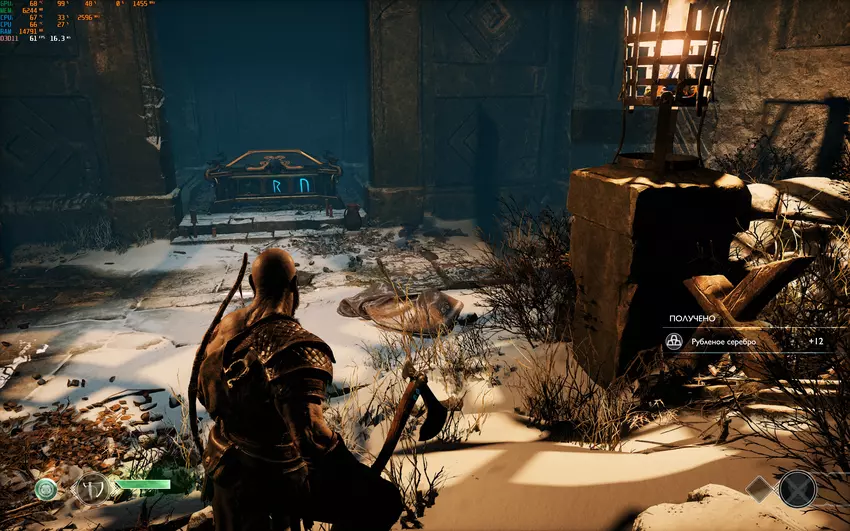
Task: Select the Leviathan axe weapon icon
Action: click(90, 489)
